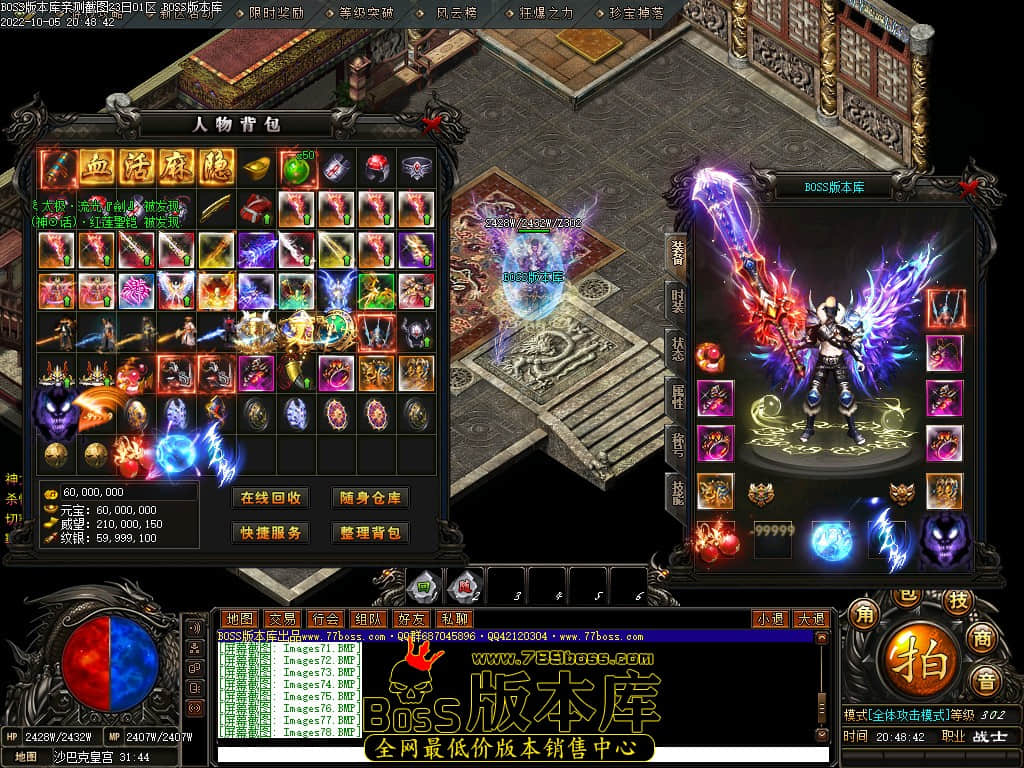Click the 在线回收 button

coord(270,498)
